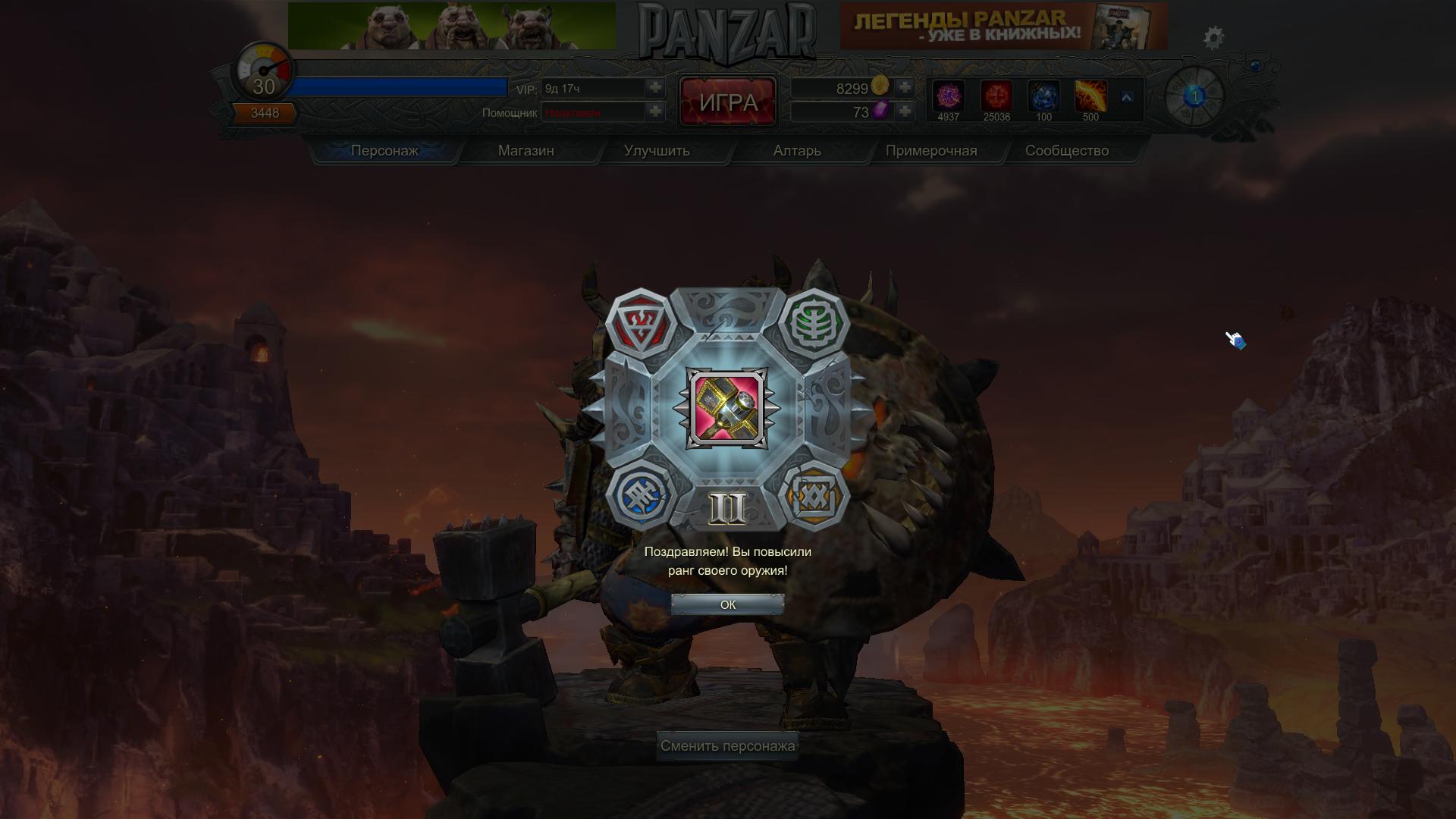Expand the resource panel with blue arrow

(1127, 98)
